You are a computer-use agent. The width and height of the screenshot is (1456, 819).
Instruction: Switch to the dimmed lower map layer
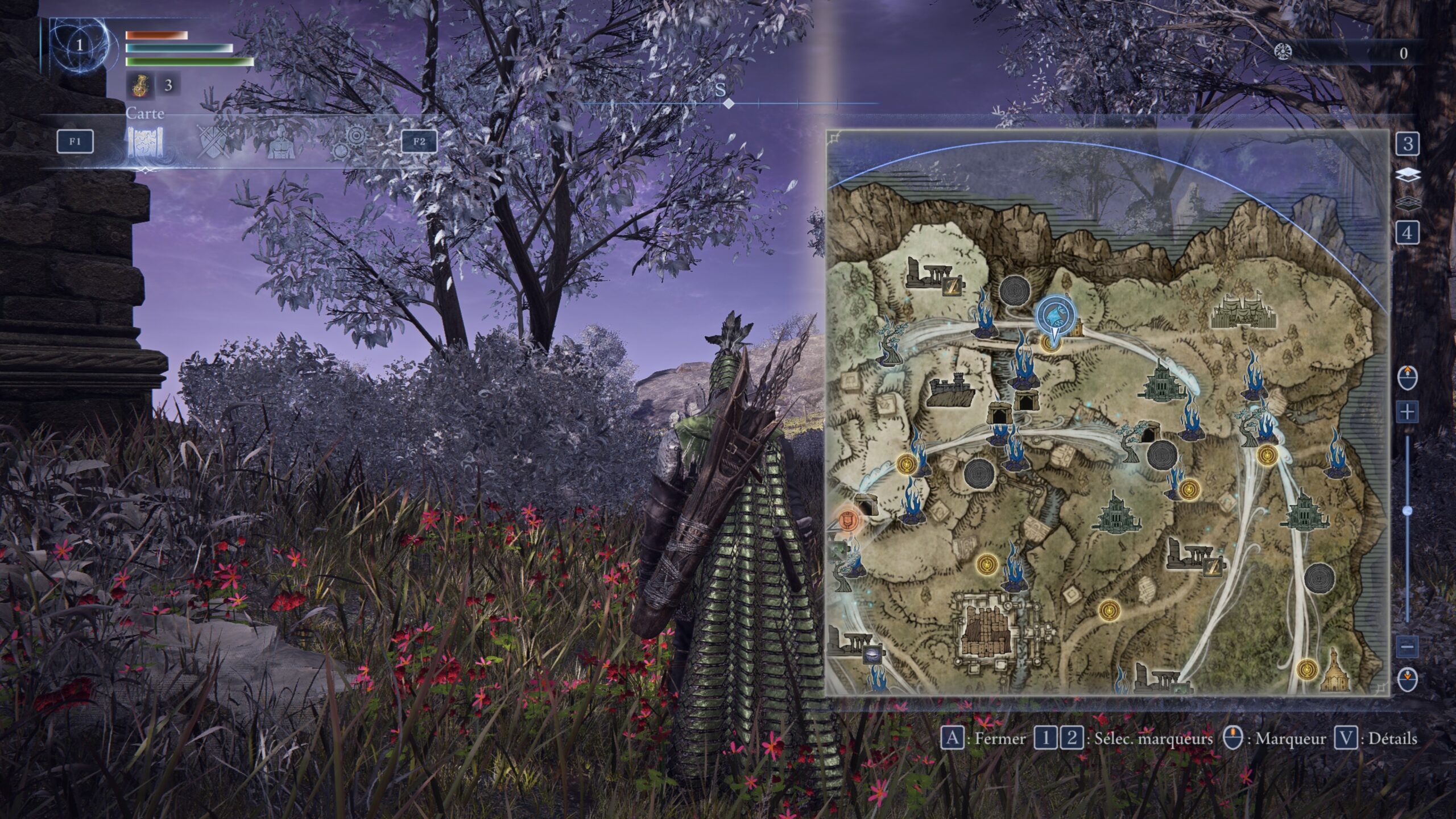[1408, 202]
